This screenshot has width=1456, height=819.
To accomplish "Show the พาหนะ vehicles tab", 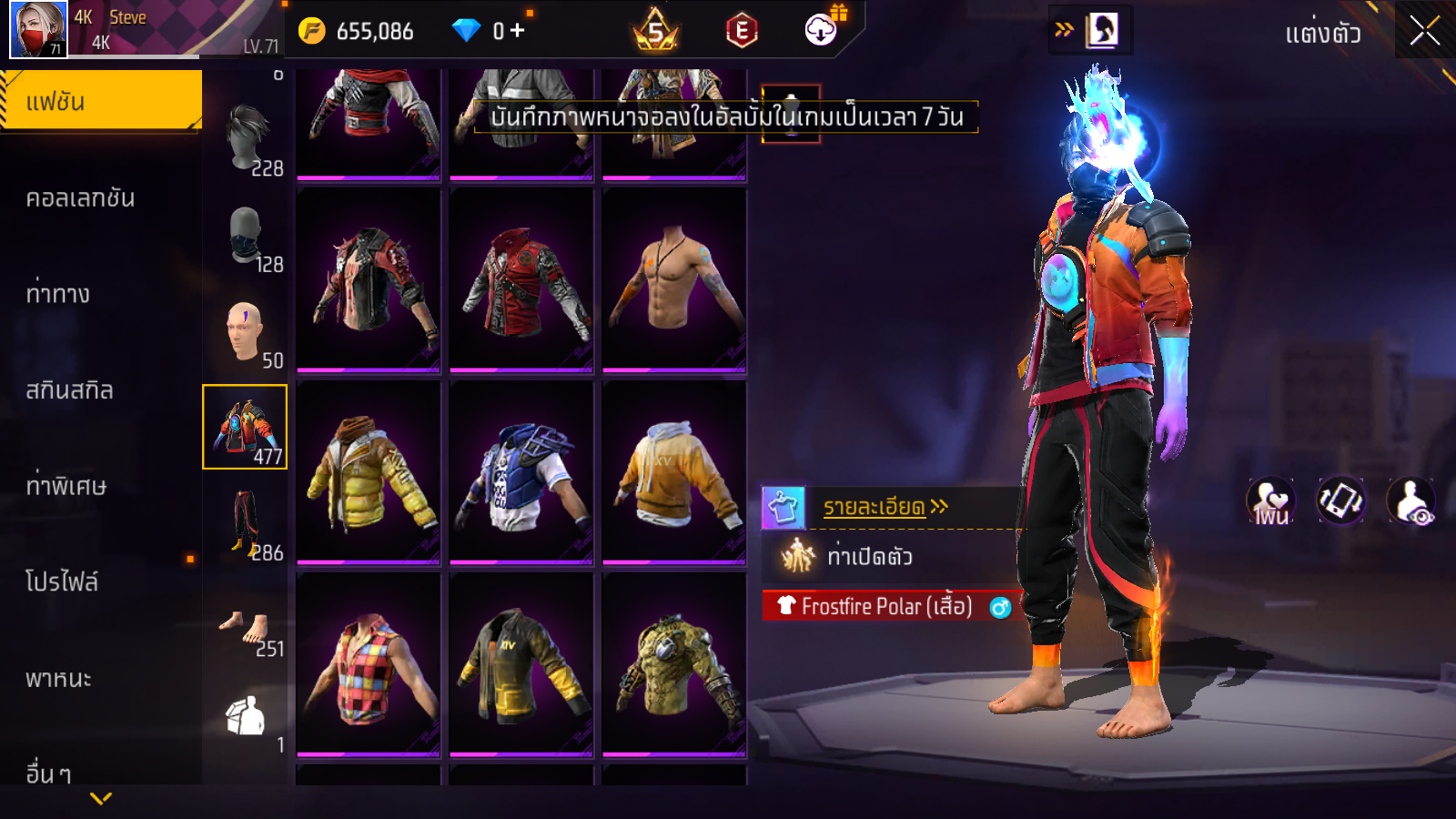I will point(58,679).
